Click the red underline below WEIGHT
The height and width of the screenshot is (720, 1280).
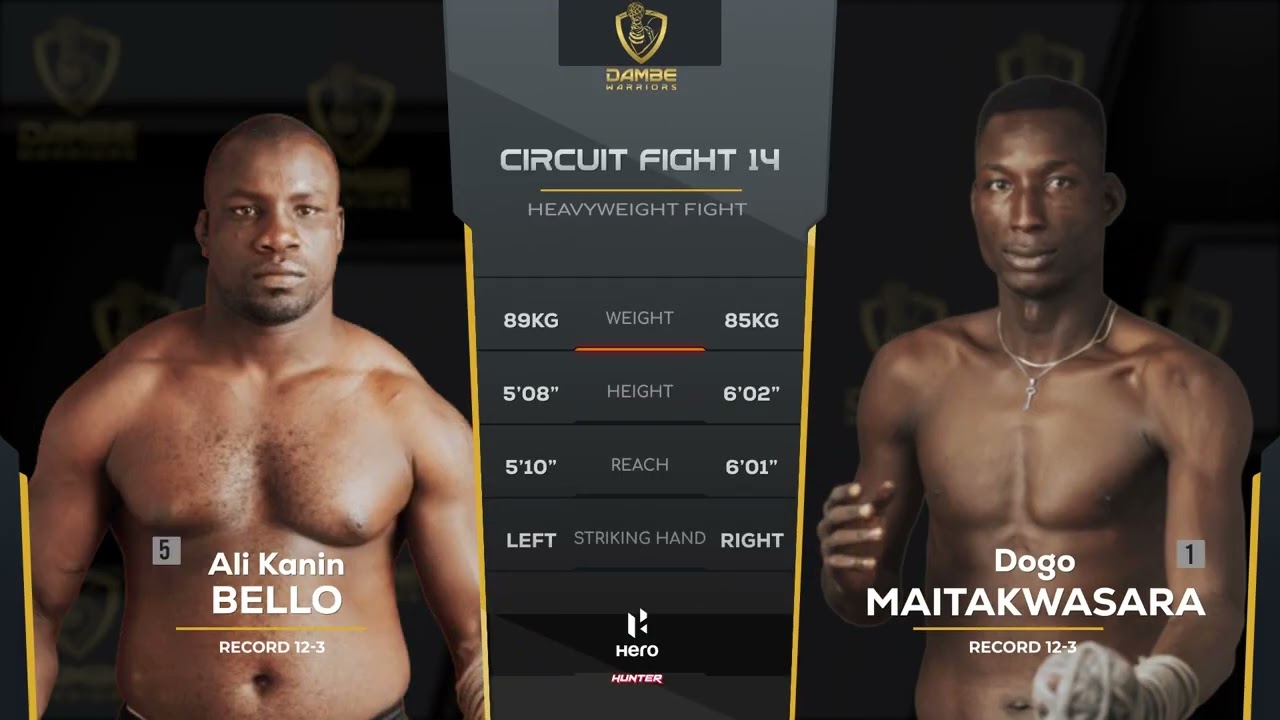pyautogui.click(x=640, y=350)
